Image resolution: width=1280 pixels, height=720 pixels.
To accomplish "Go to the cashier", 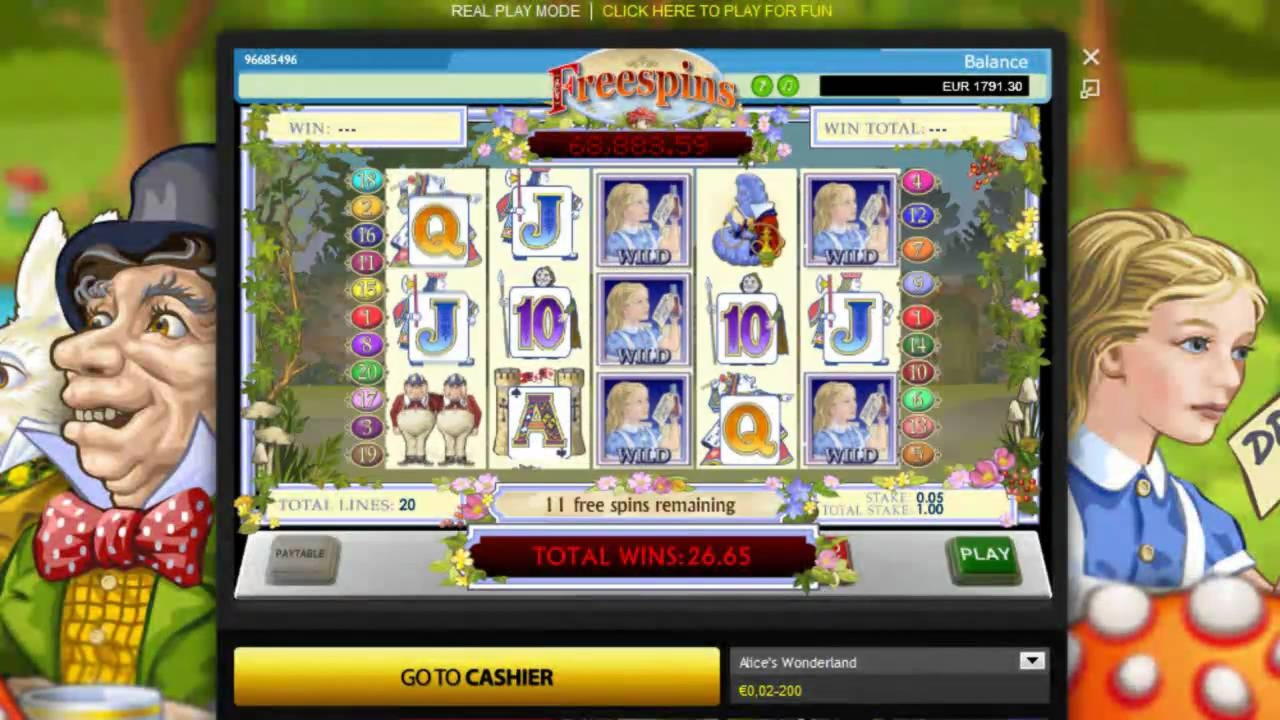I will pos(476,677).
